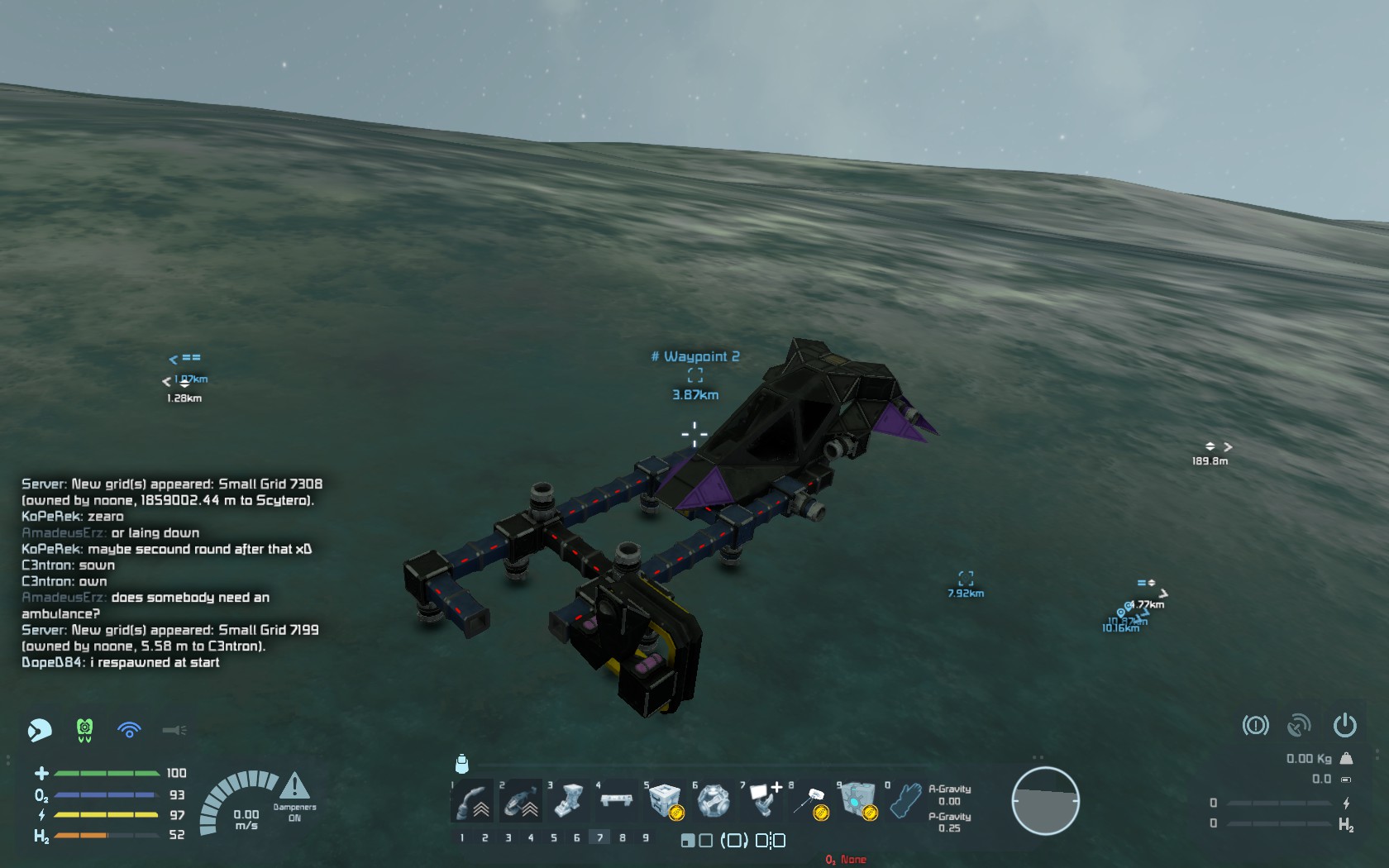Click the power button icon
1389x868 pixels.
[1344, 726]
